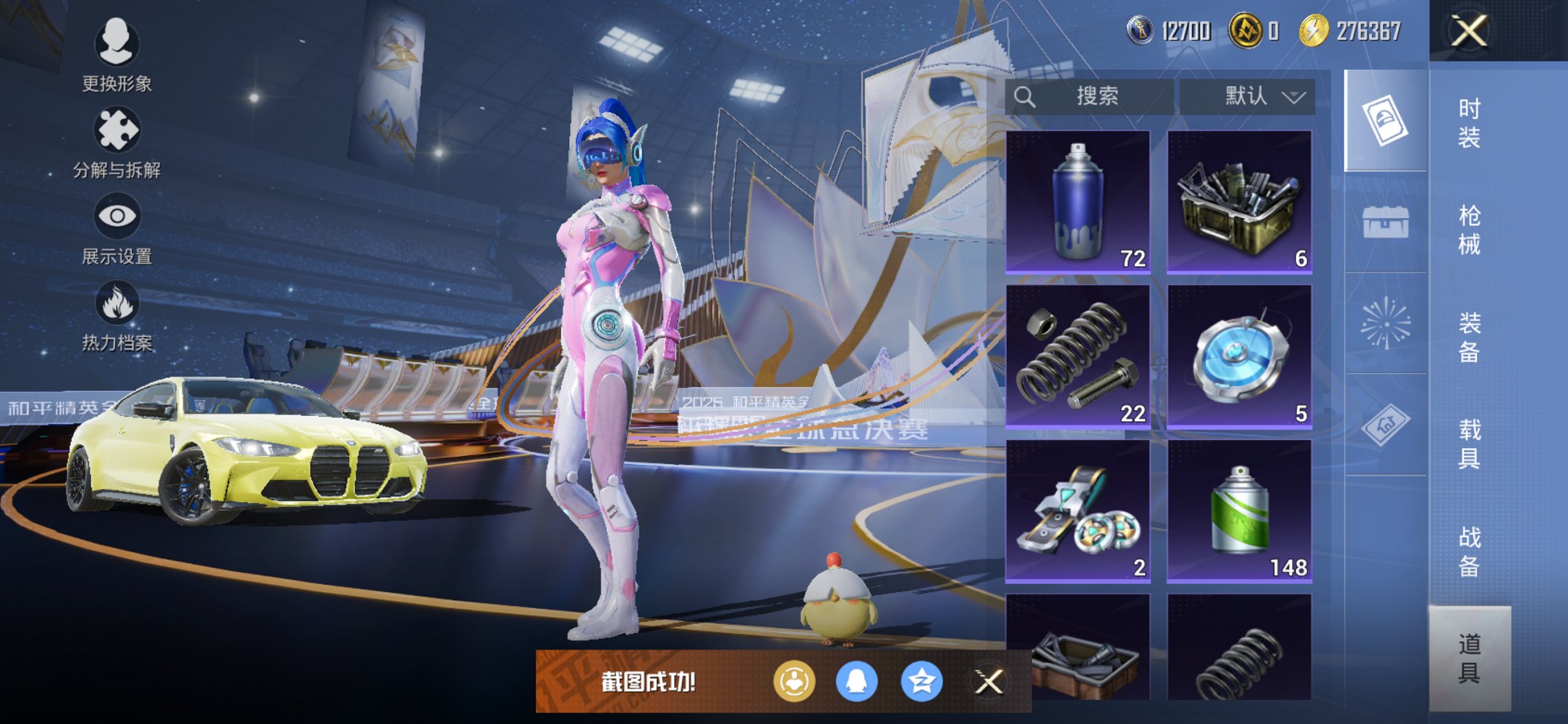1568x724 pixels.
Task: Switch to the 战备 combat gear tab
Action: point(1469,551)
